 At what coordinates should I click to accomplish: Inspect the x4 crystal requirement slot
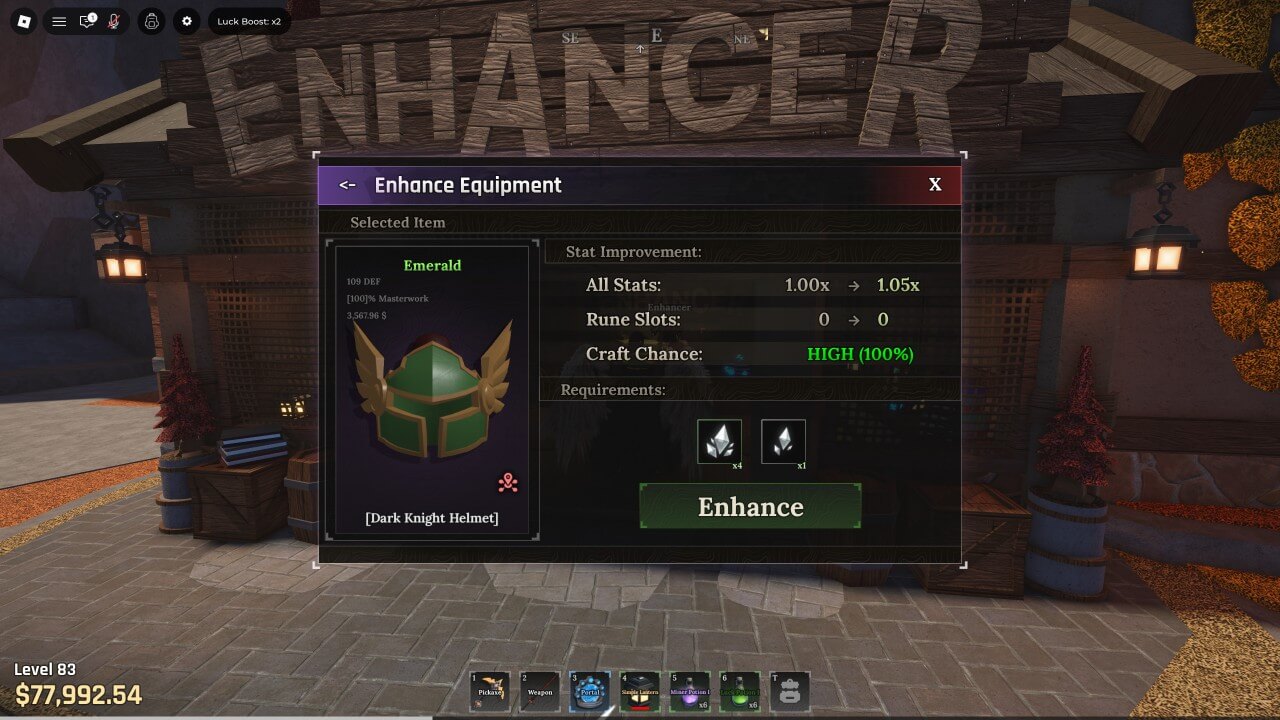719,441
